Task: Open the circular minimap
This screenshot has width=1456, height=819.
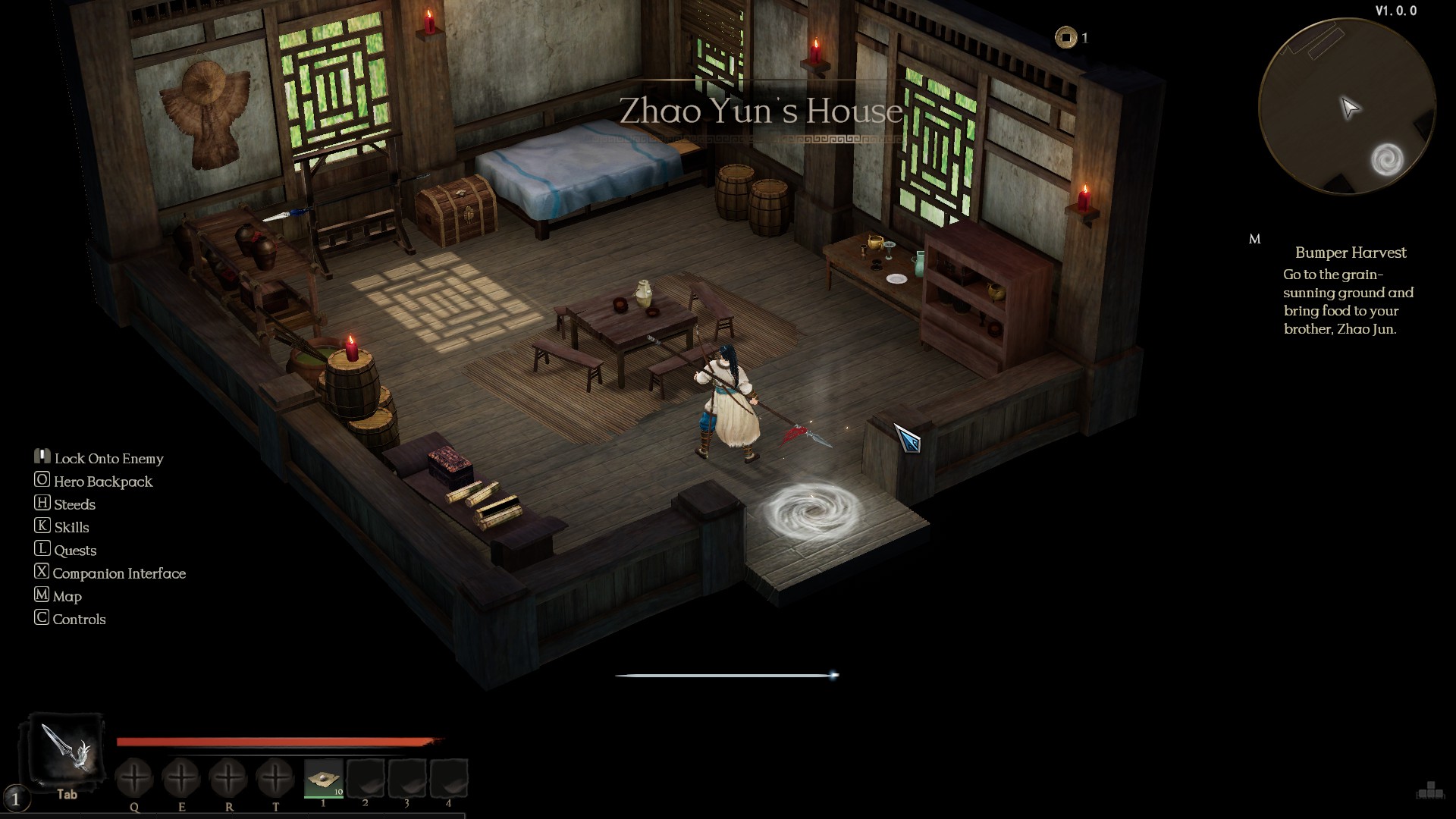Action: point(1346,108)
